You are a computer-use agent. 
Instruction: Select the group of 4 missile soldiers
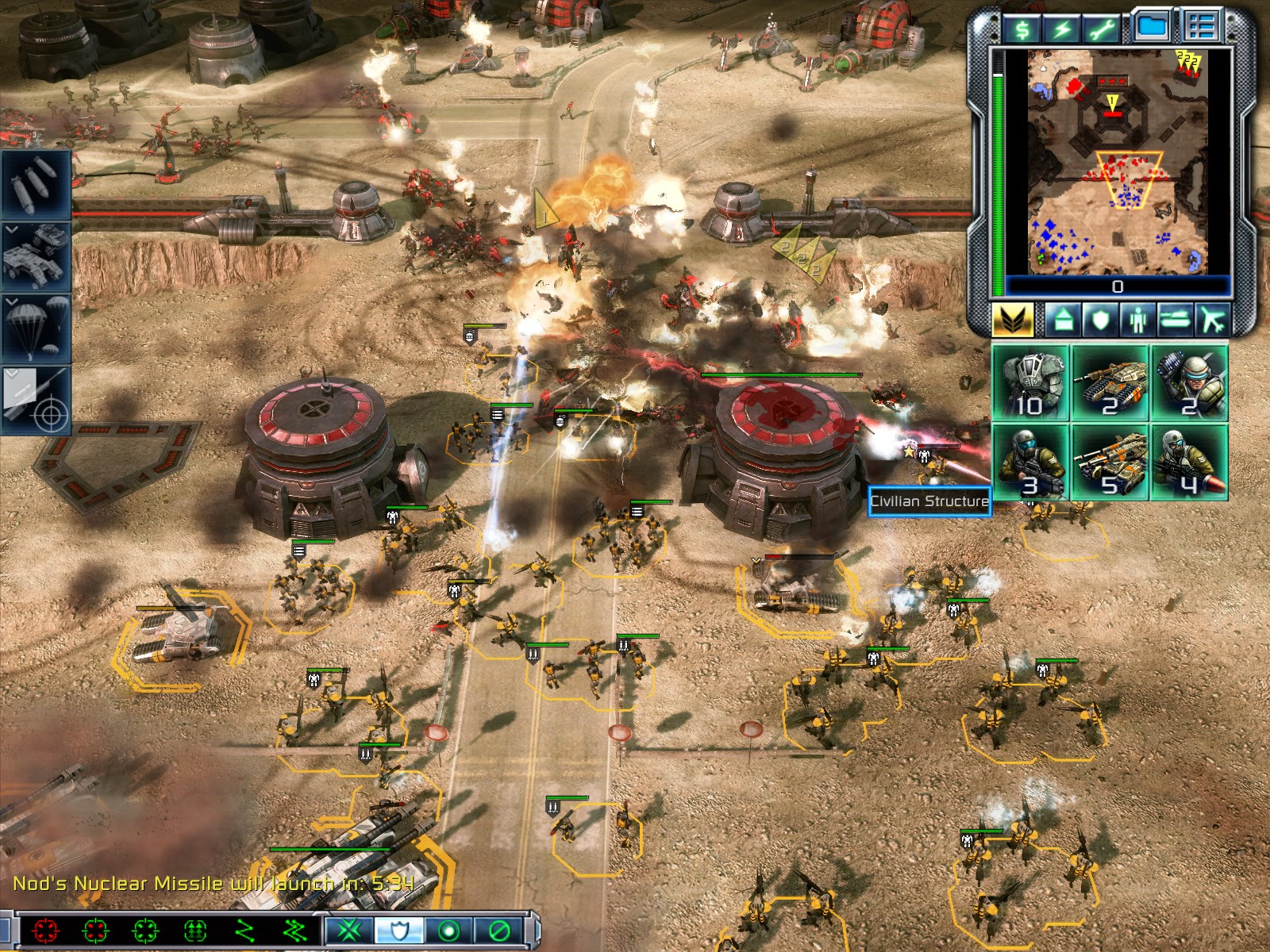coord(1189,463)
